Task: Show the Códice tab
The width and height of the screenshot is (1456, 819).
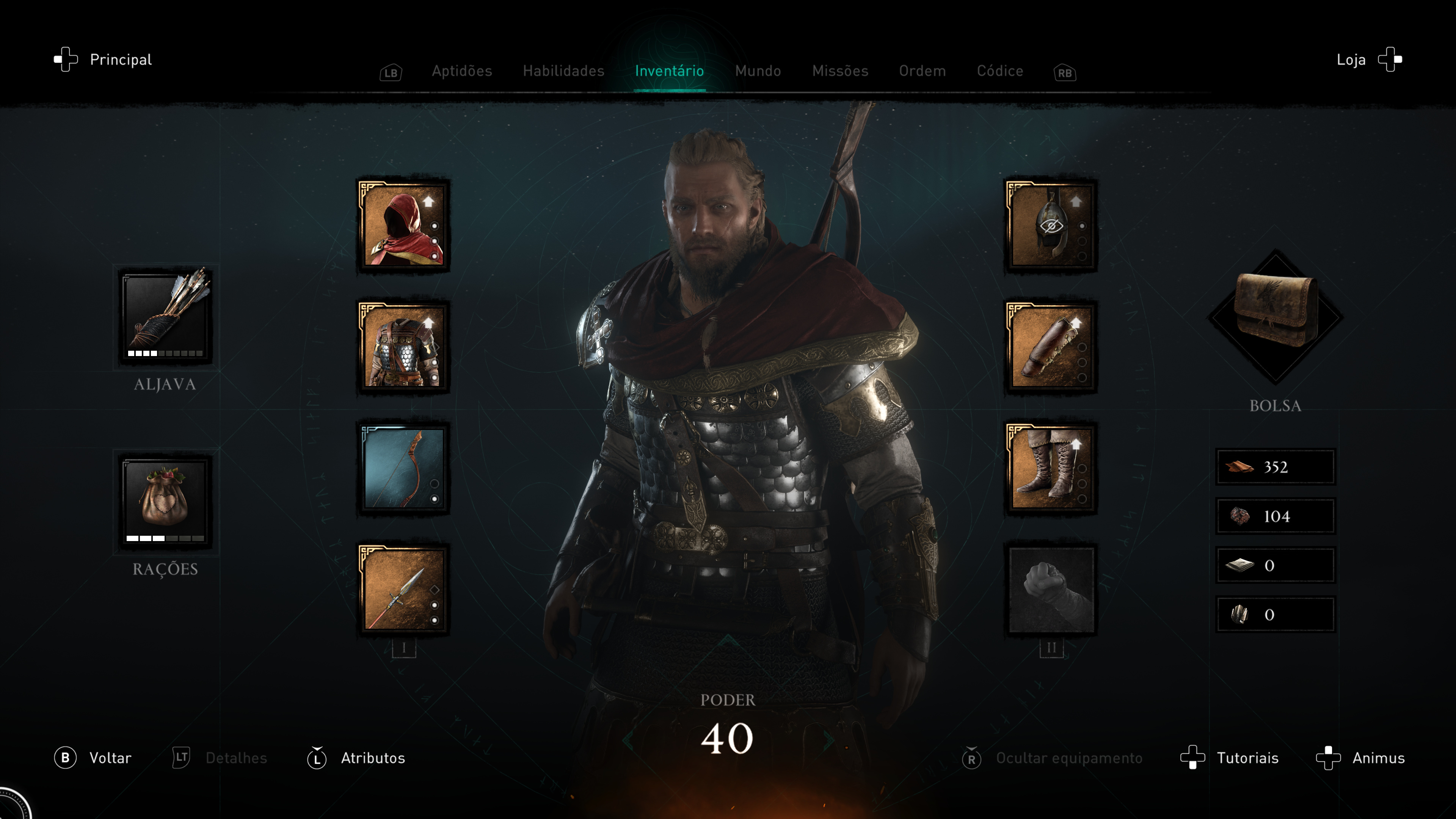Action: [1000, 71]
